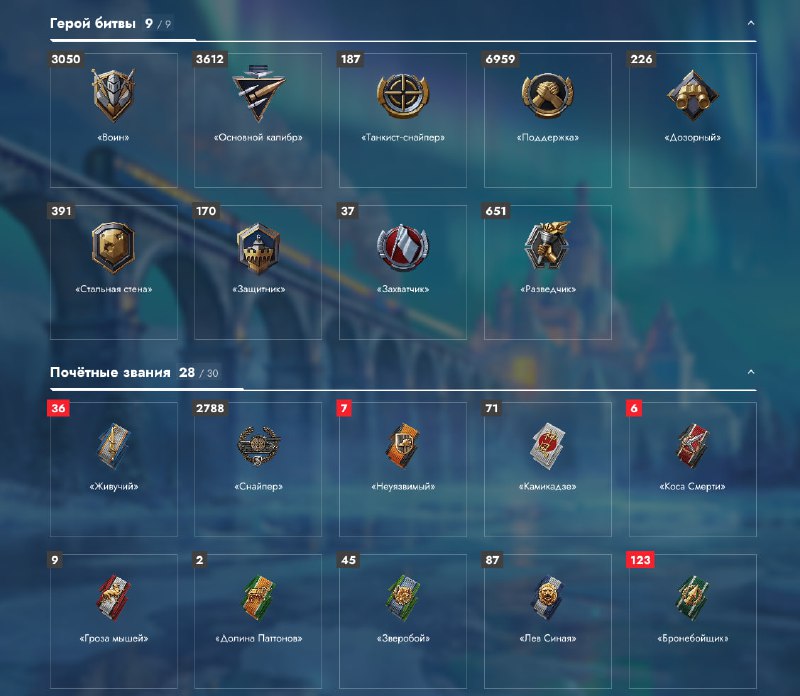Open the «Стальная стена» award
Image resolution: width=800 pixels, height=696 pixels.
[x=113, y=272]
